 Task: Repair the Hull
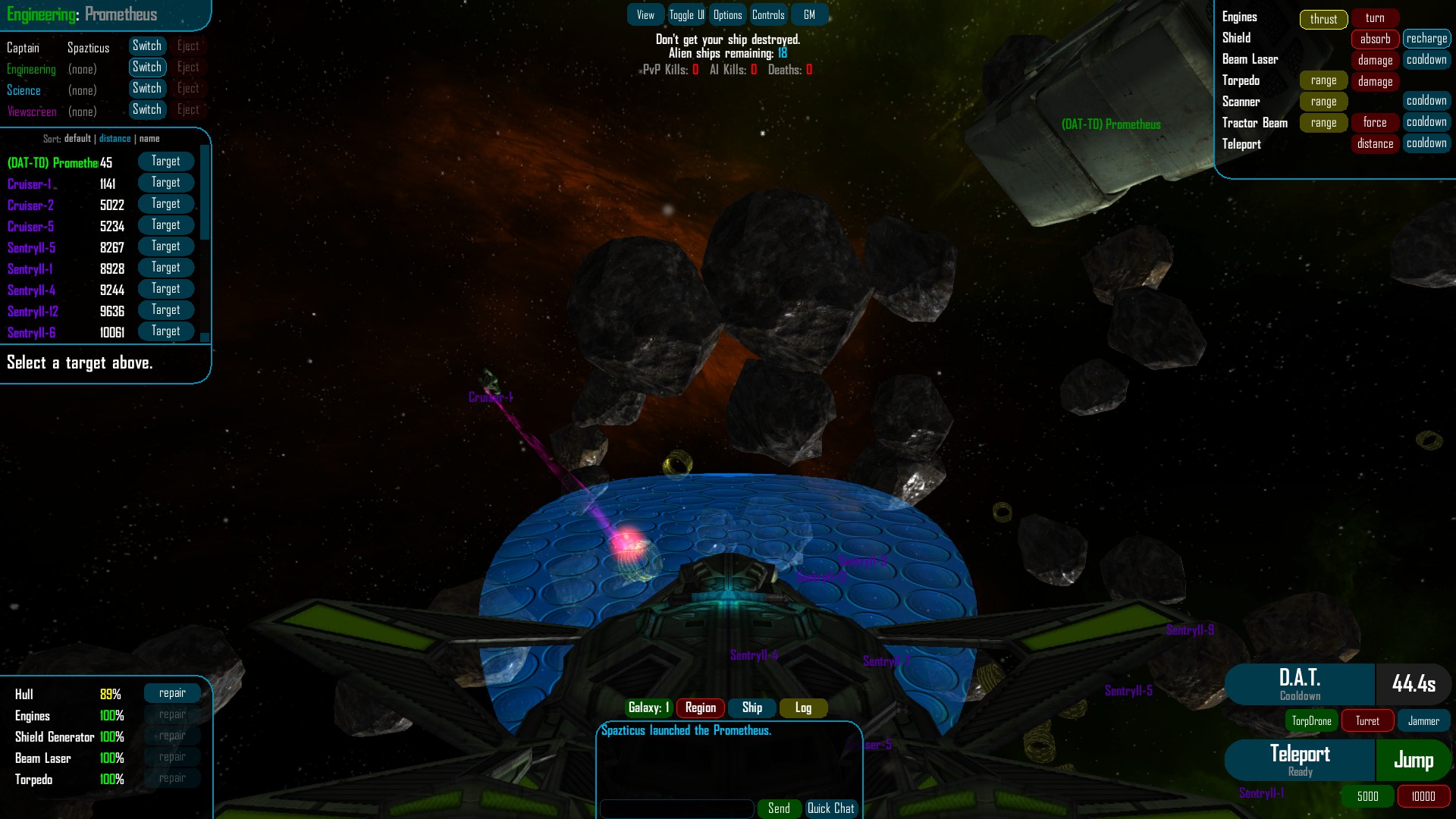172,692
